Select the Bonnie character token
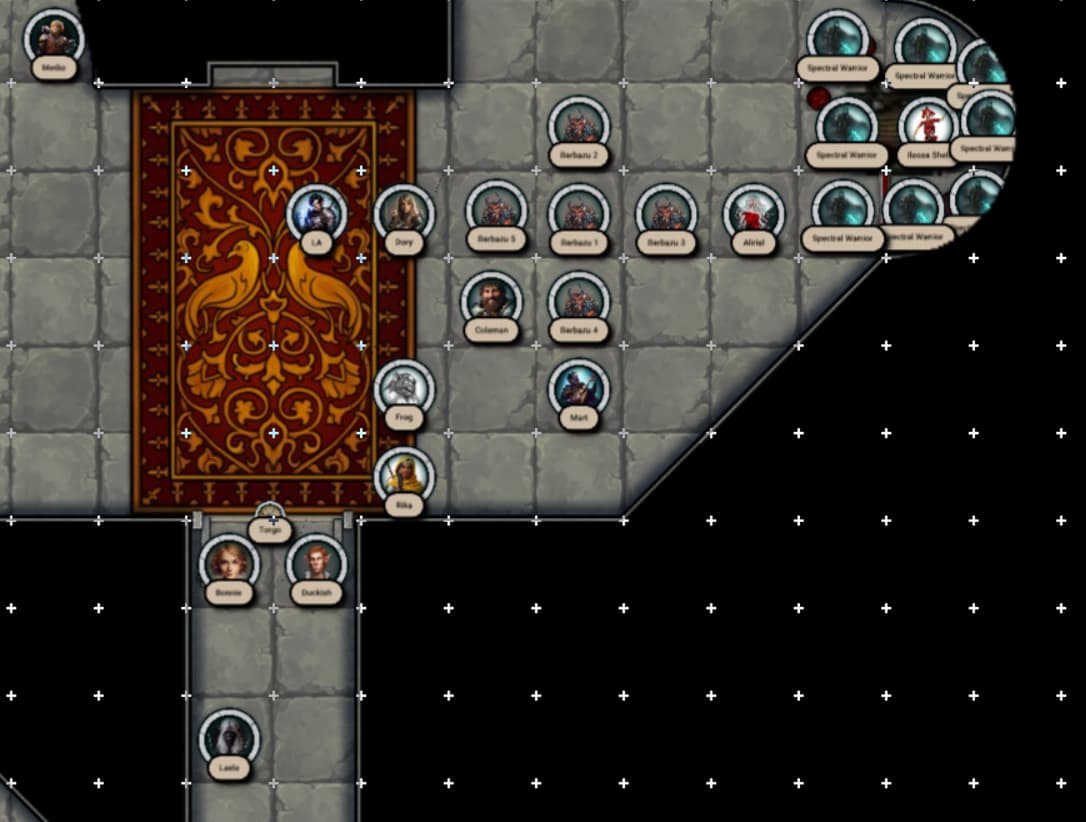1086x822 pixels. (x=229, y=564)
